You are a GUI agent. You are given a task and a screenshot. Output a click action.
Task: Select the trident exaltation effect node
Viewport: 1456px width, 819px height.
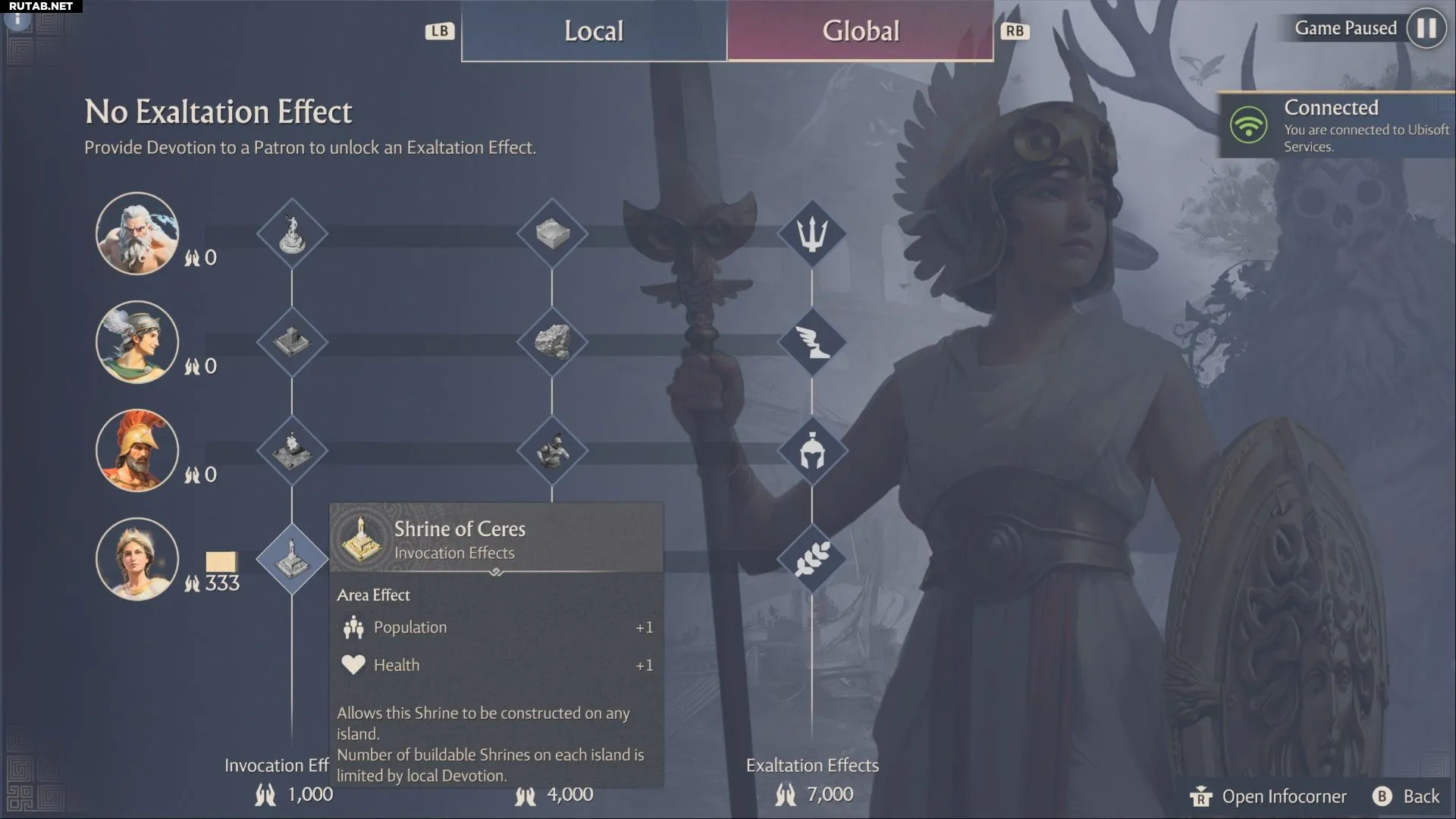[812, 234]
